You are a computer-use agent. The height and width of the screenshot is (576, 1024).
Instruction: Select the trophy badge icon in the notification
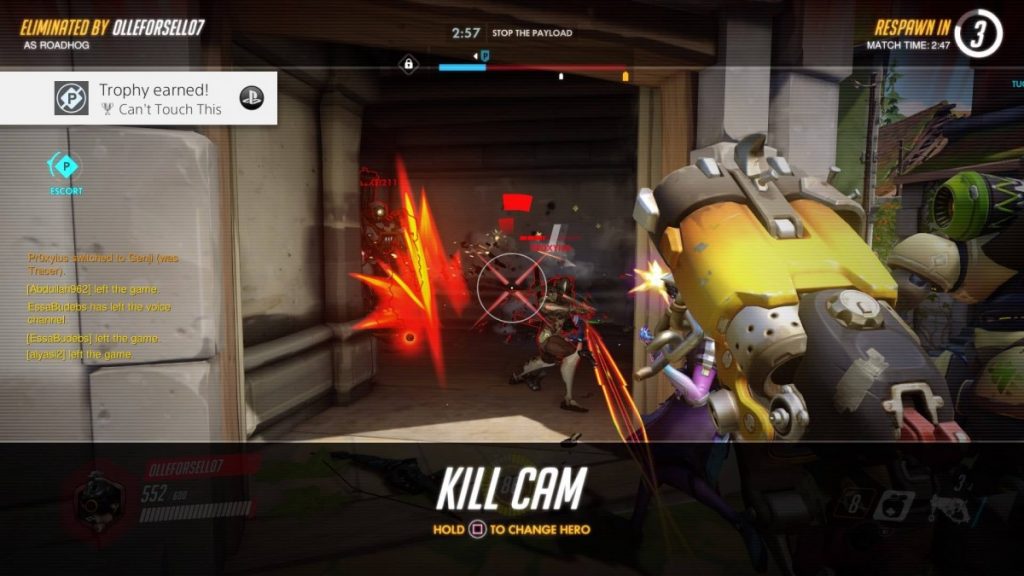pyautogui.click(x=71, y=98)
